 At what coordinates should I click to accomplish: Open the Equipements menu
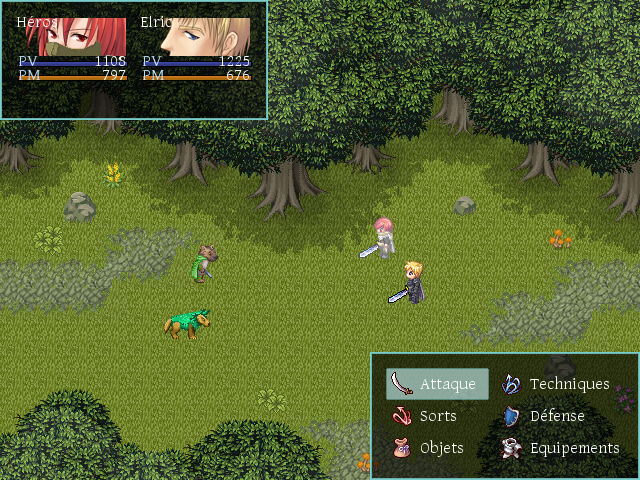click(x=561, y=448)
